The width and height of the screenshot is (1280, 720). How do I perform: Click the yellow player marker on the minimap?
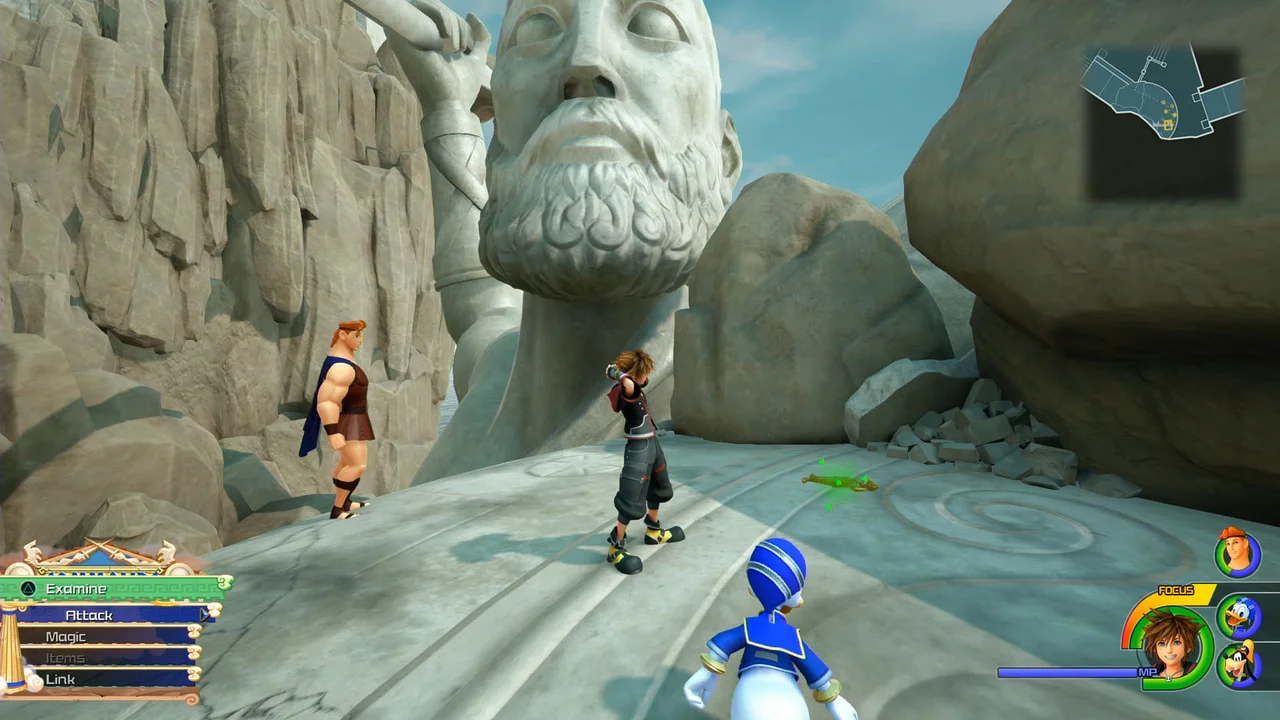(1168, 125)
